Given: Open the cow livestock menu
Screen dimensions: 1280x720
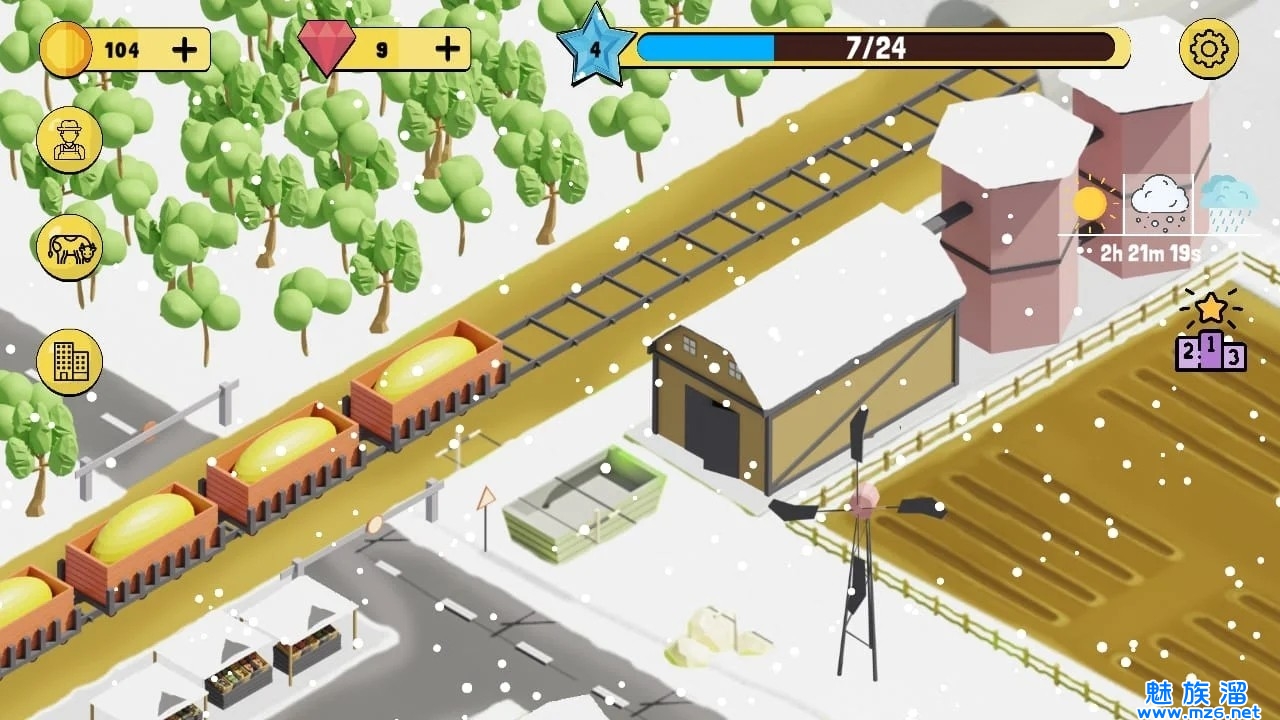Looking at the screenshot, I should 69,248.
